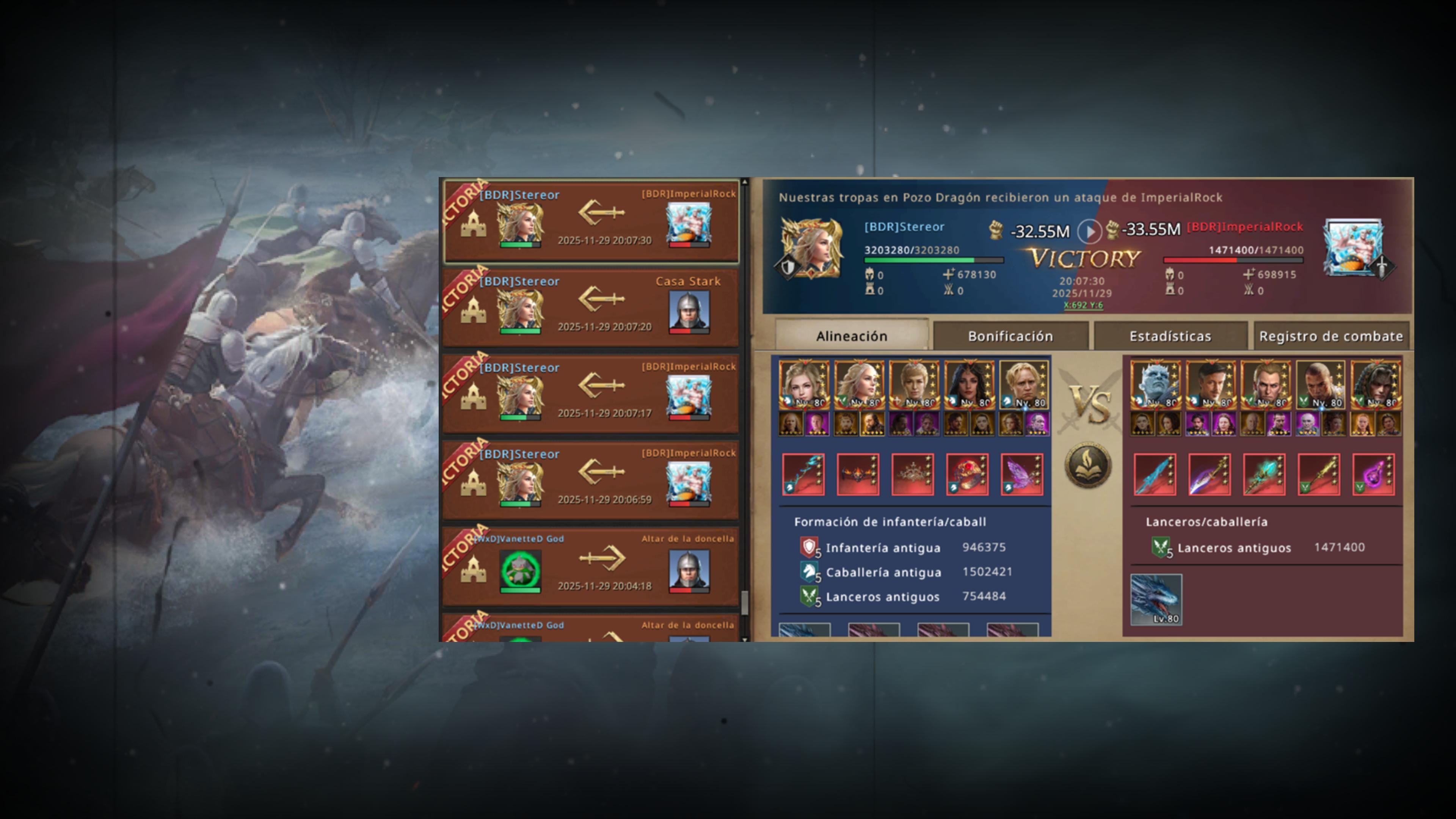The height and width of the screenshot is (819, 1456).
Task: Open the Casa Stark battle report
Action: tap(591, 308)
